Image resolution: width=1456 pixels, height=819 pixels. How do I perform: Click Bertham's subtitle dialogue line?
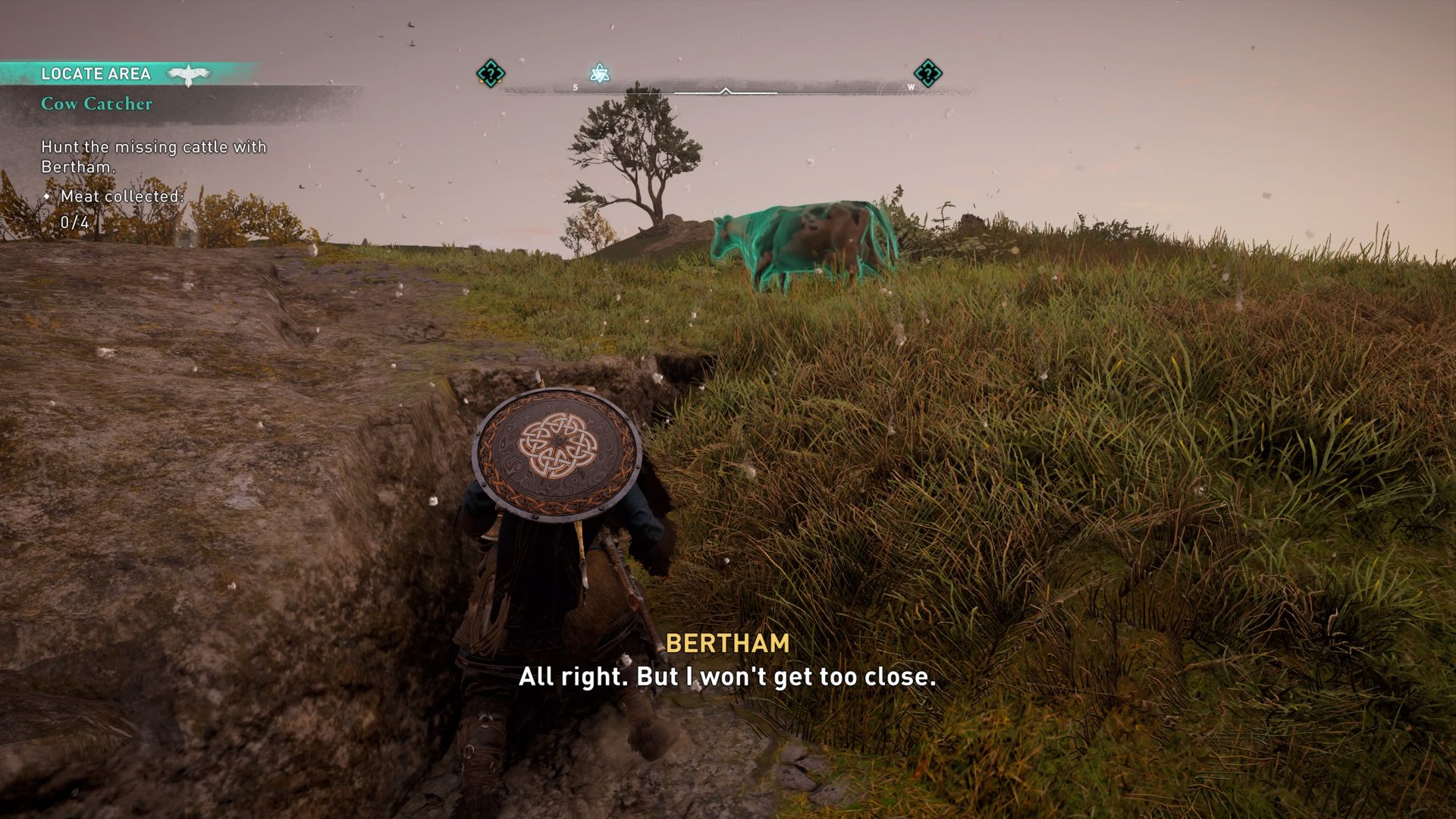pyautogui.click(x=727, y=680)
